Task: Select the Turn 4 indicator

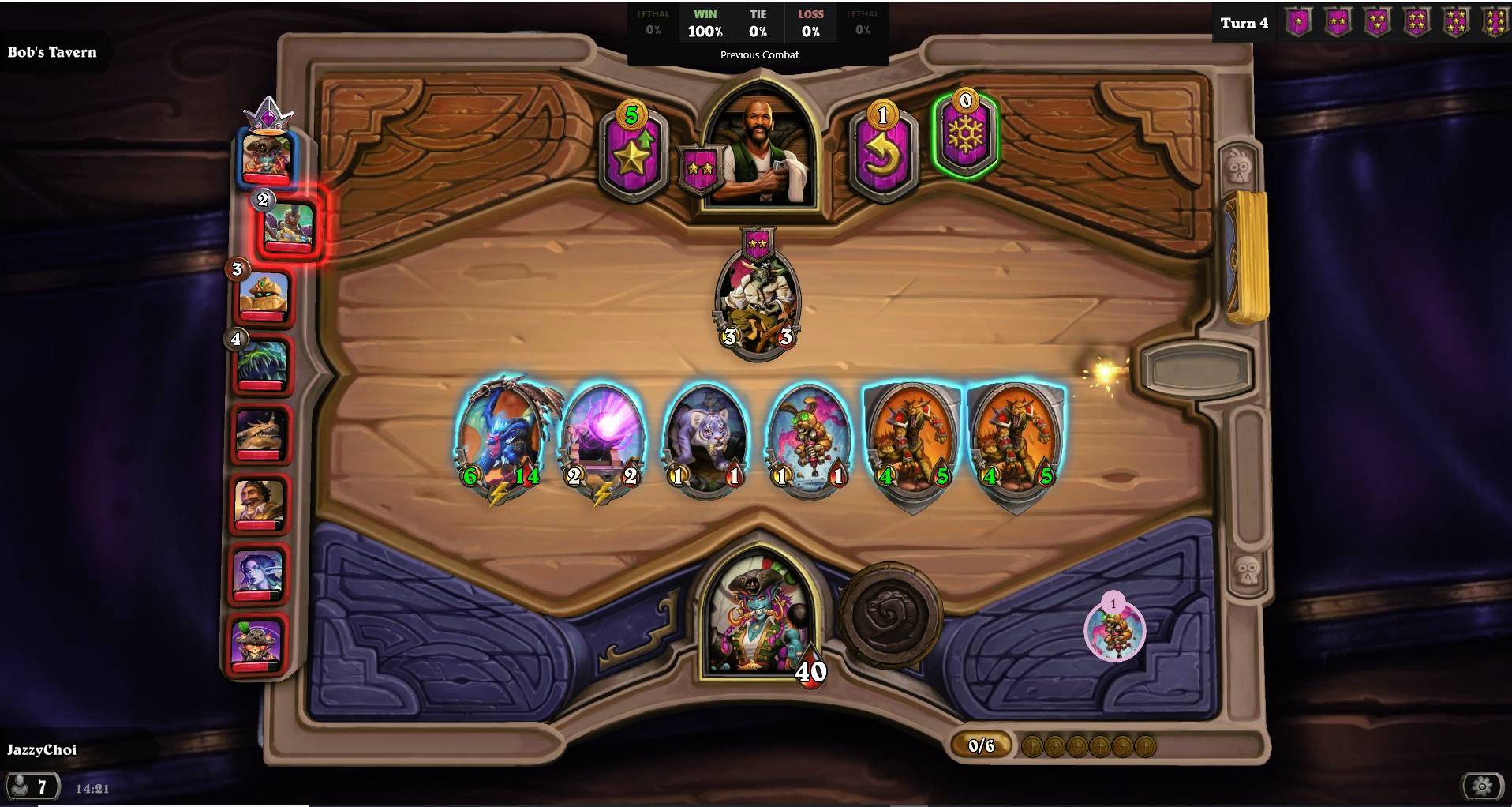Action: coord(1244,23)
